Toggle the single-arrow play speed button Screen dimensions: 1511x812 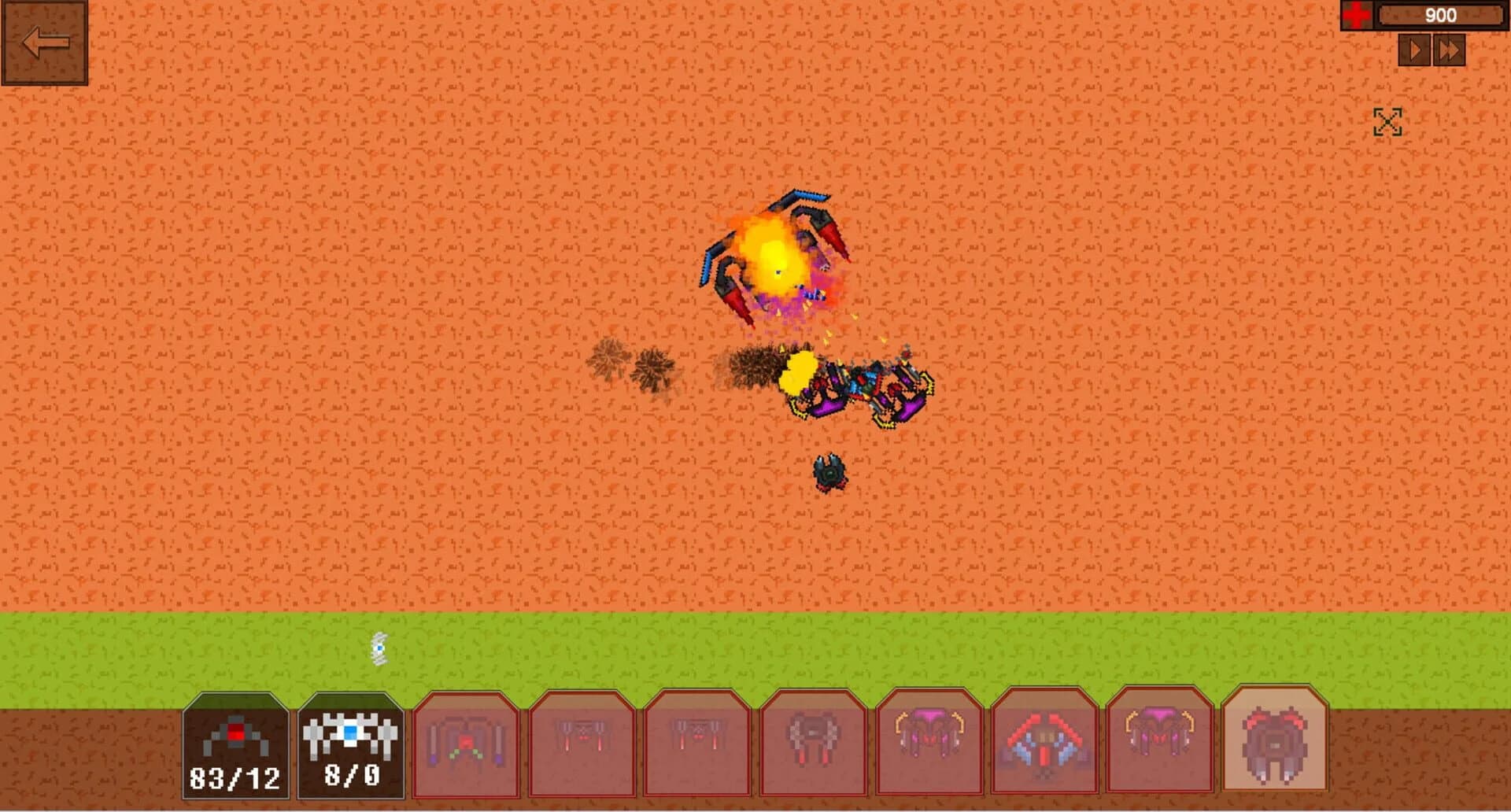pyautogui.click(x=1417, y=51)
